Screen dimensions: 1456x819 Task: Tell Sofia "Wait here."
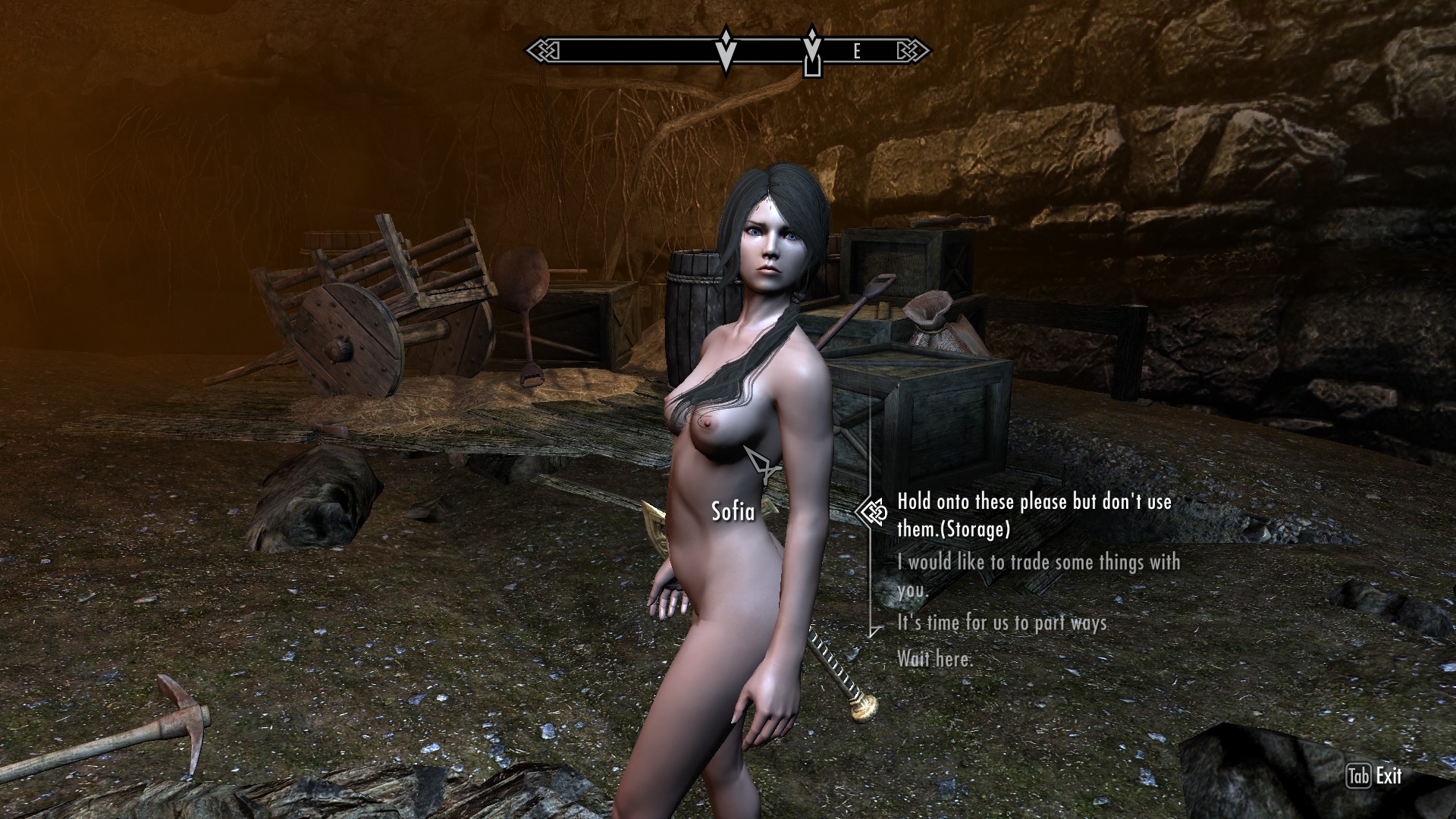pos(934,658)
